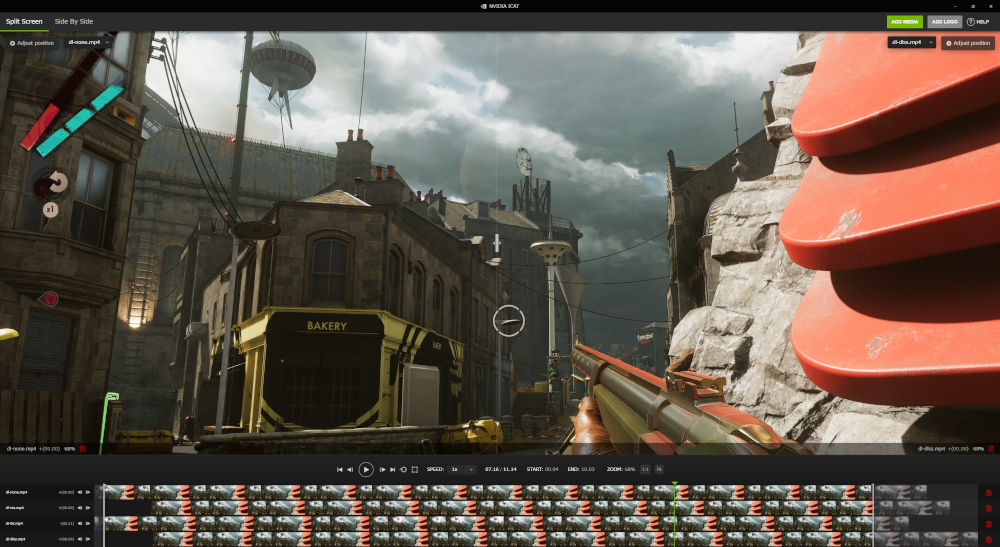Click the Add Logo button
The image size is (1000, 547).
tap(942, 21)
